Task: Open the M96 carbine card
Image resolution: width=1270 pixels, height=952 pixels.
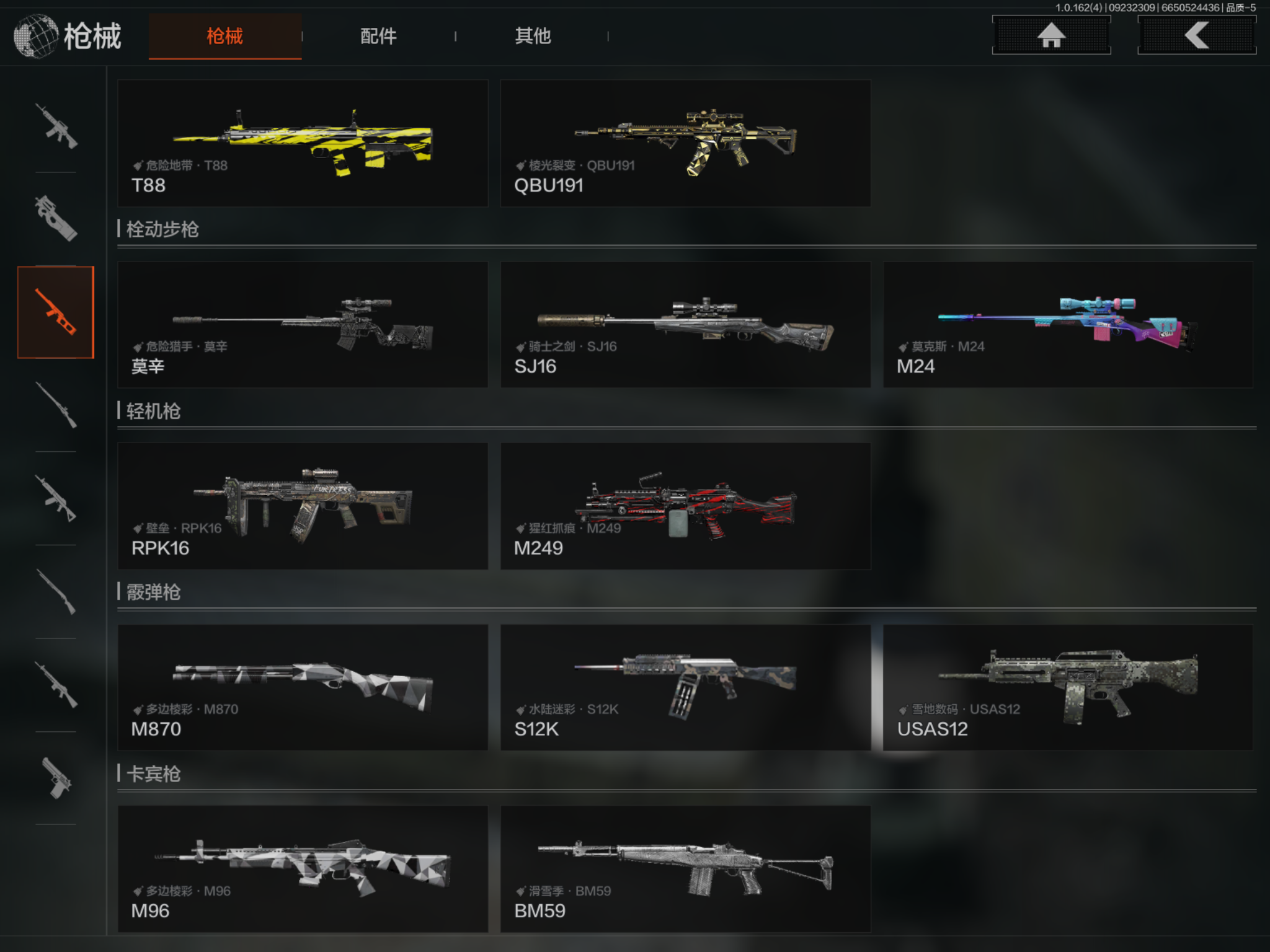Action: [303, 868]
